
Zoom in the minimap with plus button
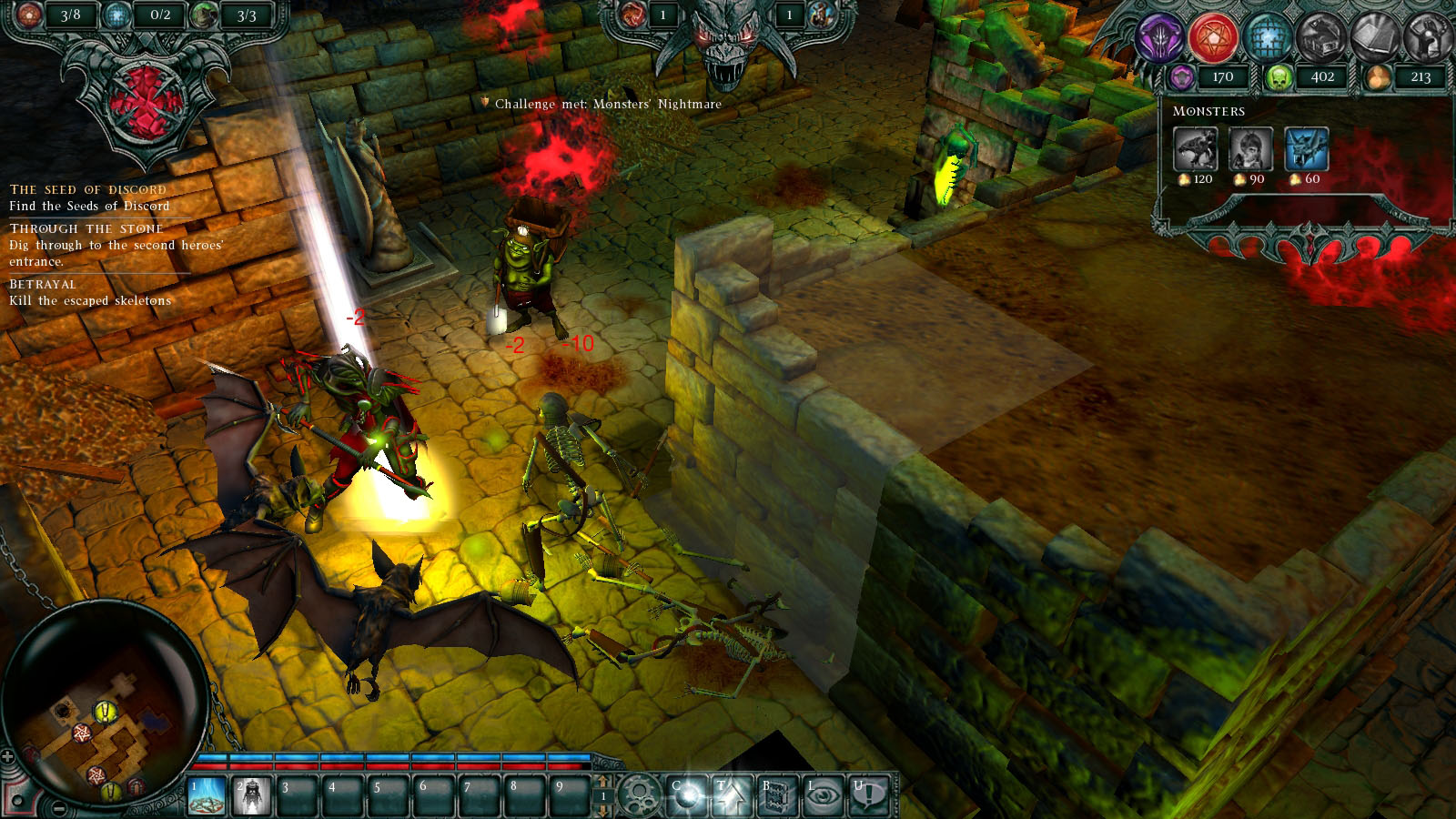coord(8,757)
